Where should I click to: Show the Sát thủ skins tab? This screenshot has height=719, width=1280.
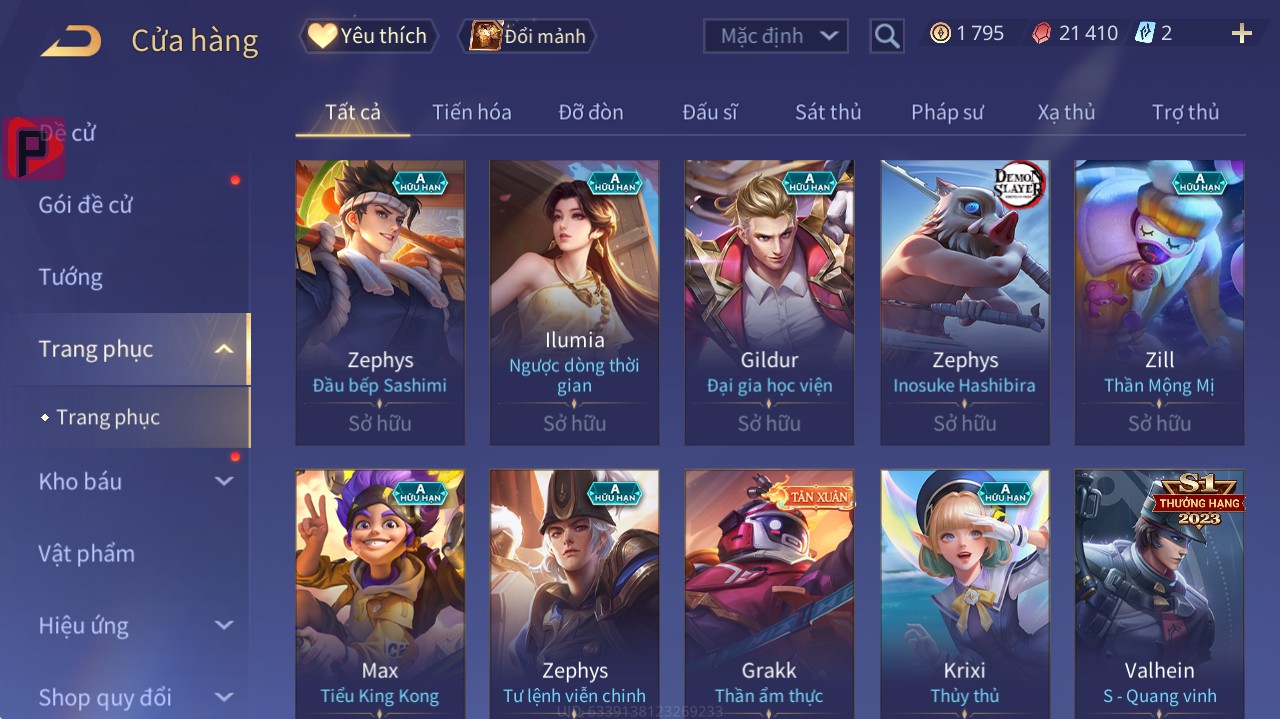[x=827, y=112]
